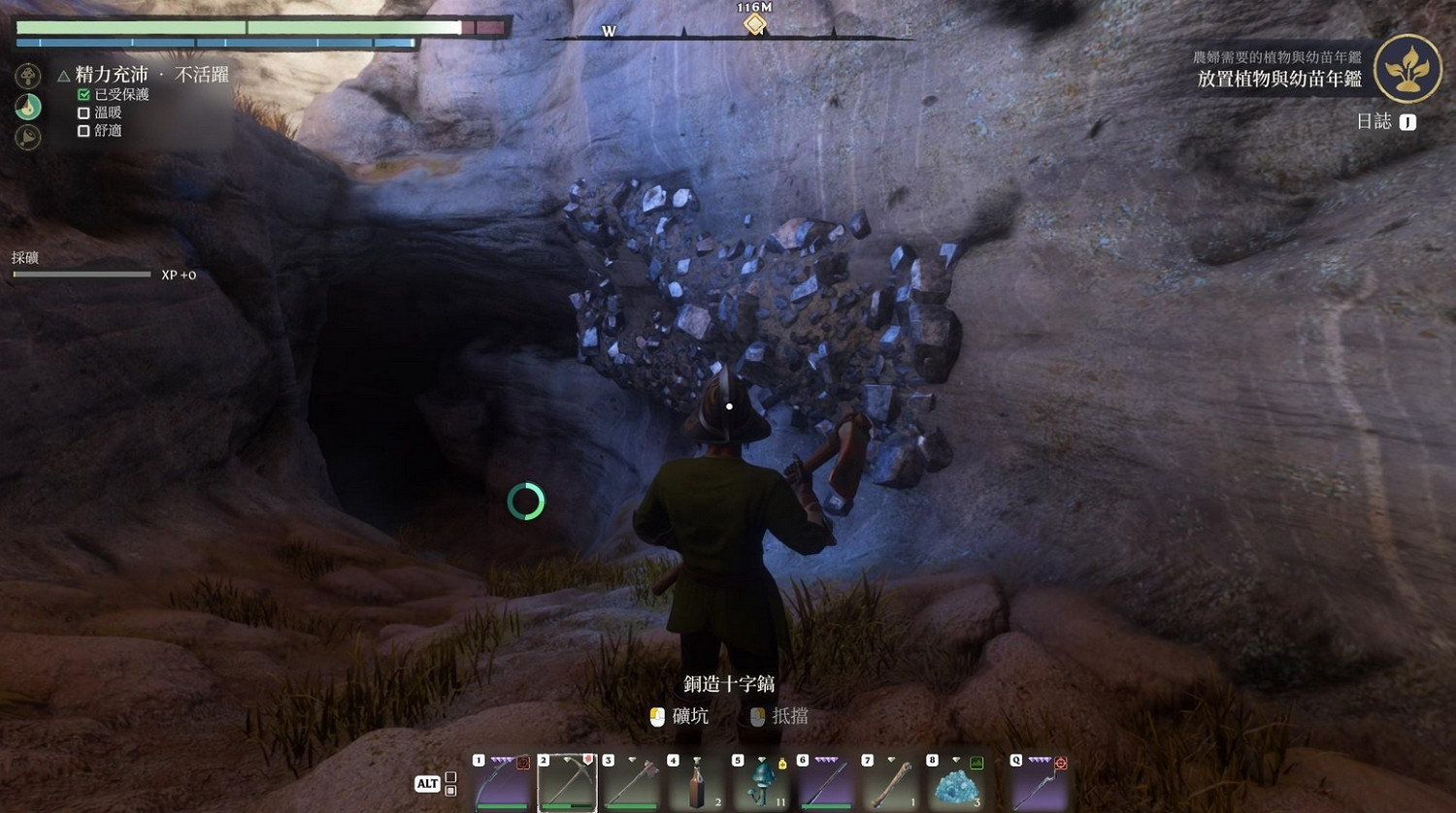This screenshot has width=1456, height=813.
Task: Select the copper pickaxe hotbar slot
Action: [x=567, y=782]
